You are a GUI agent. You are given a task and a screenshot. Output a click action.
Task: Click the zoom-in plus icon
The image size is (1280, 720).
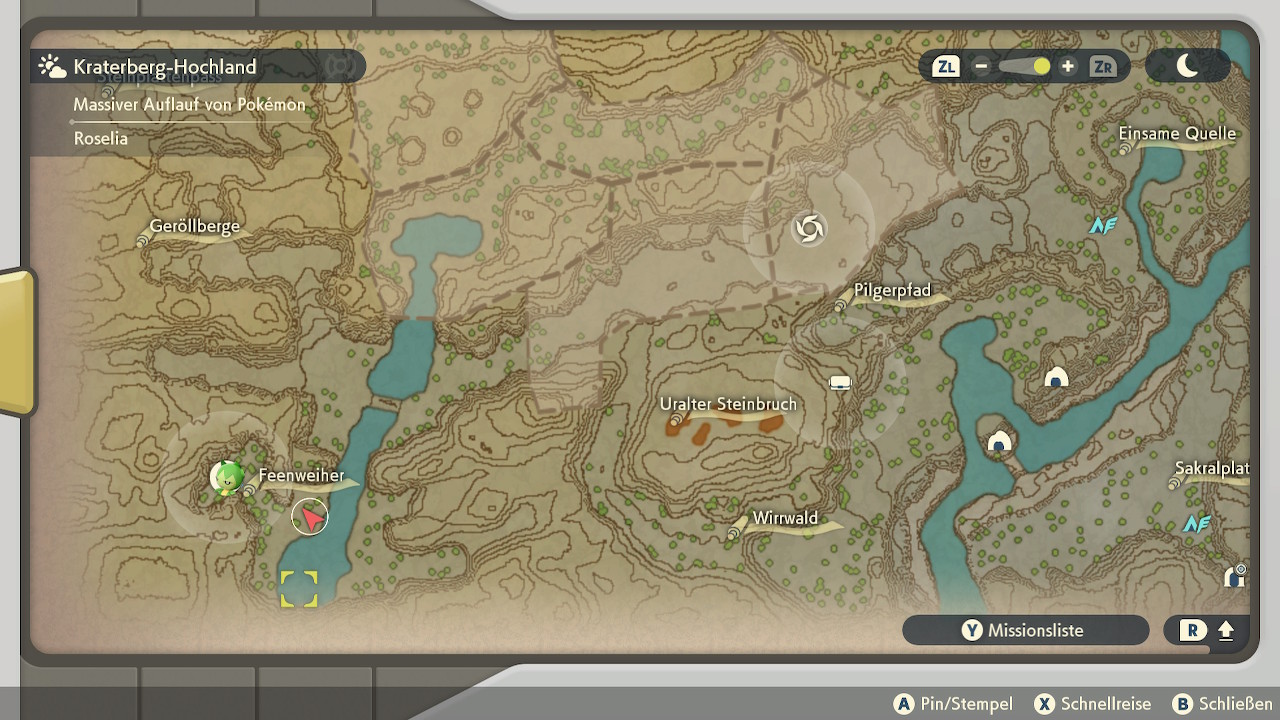point(1068,67)
